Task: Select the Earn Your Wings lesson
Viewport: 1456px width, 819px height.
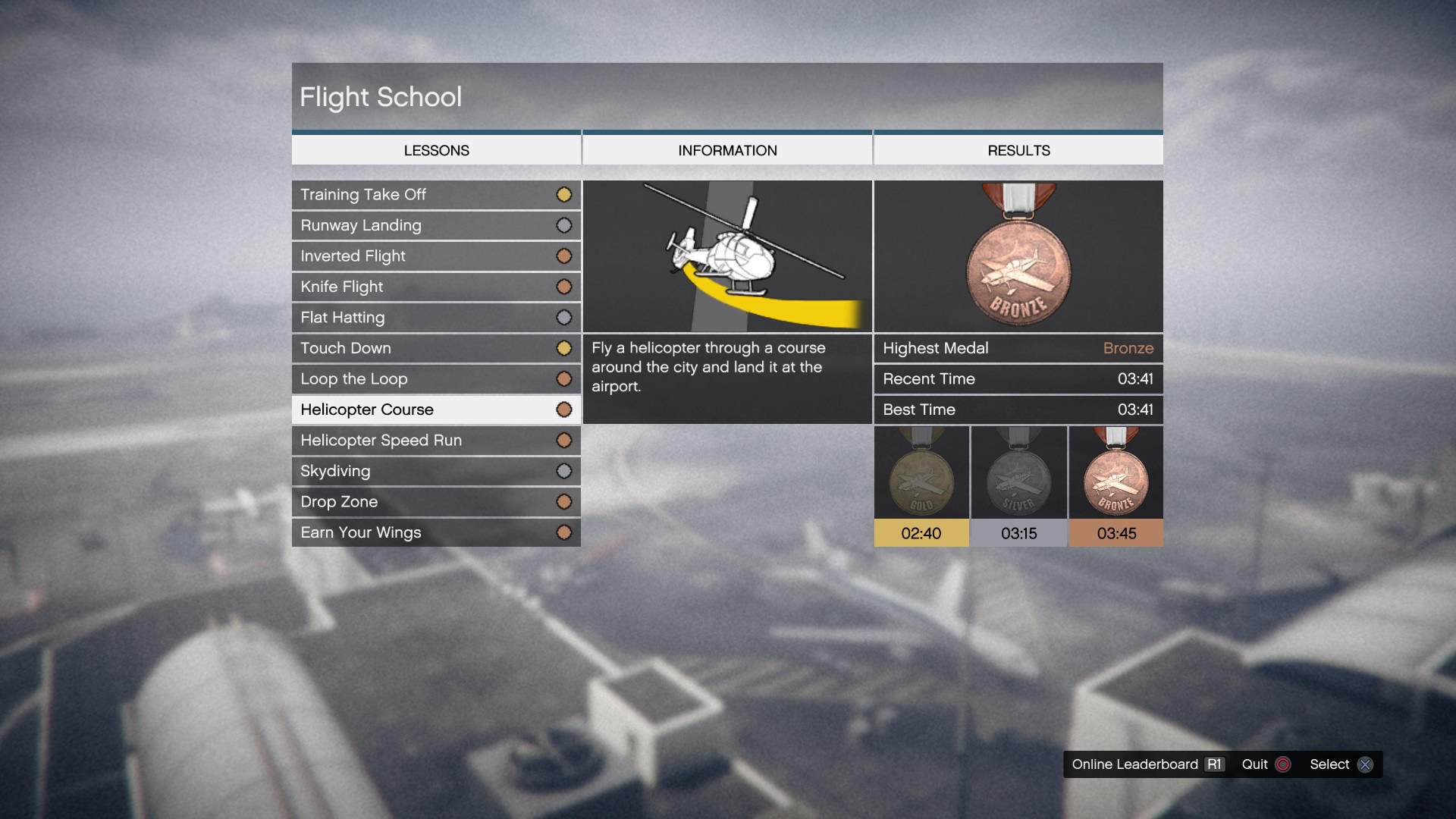Action: pos(435,532)
